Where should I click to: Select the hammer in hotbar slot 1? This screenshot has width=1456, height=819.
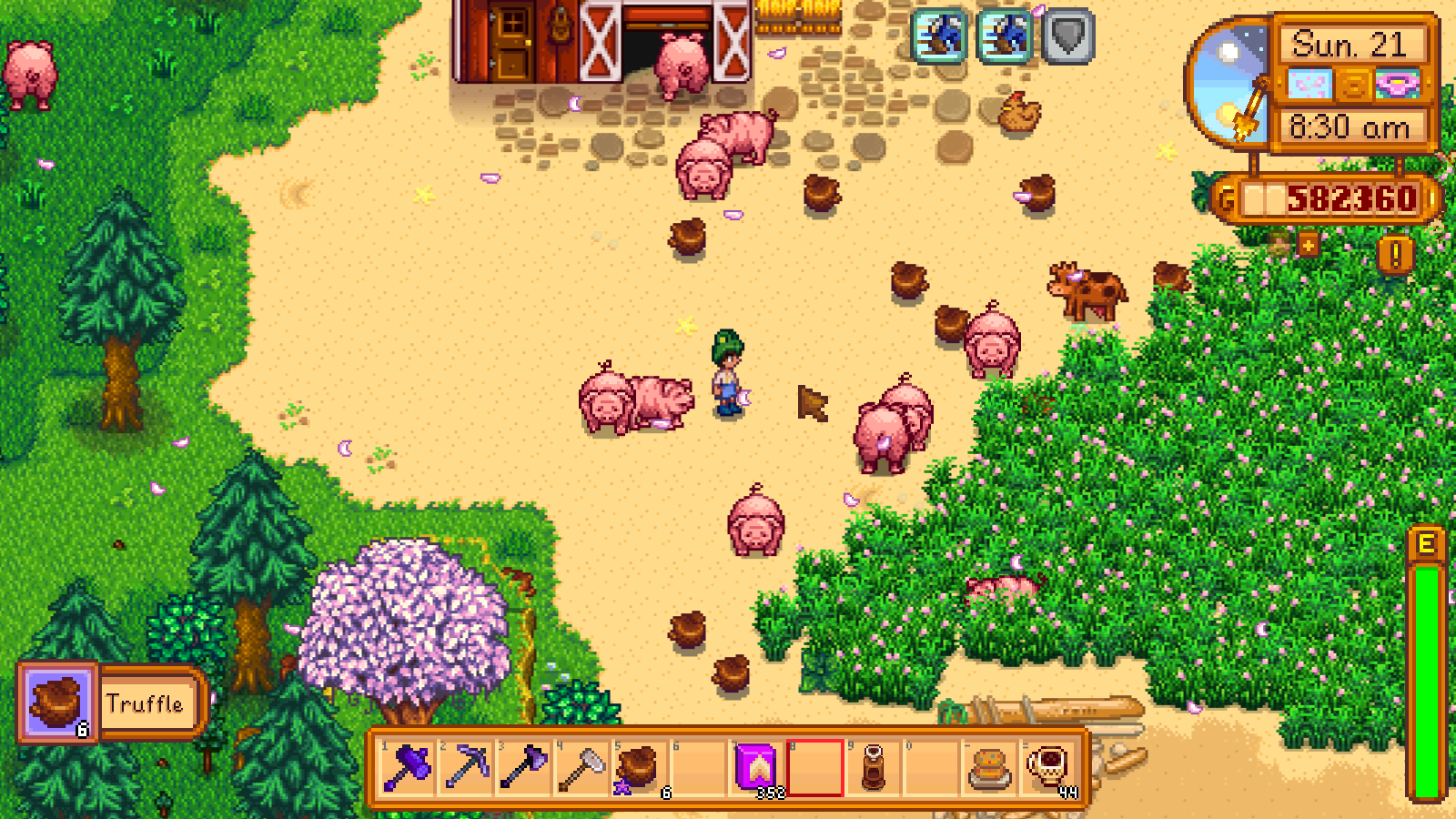pyautogui.click(x=408, y=772)
